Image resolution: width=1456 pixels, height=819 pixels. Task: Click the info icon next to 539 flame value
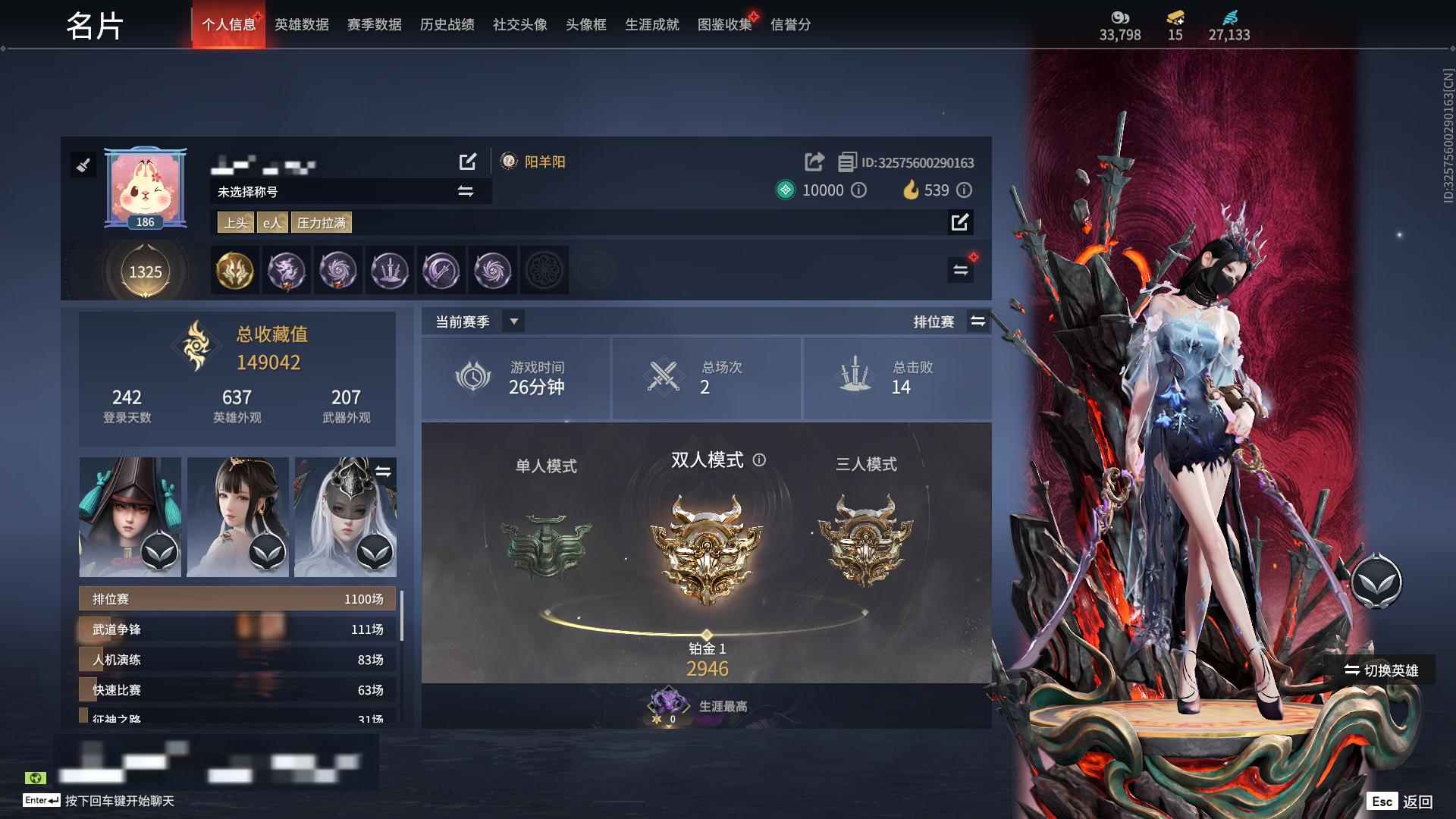964,190
